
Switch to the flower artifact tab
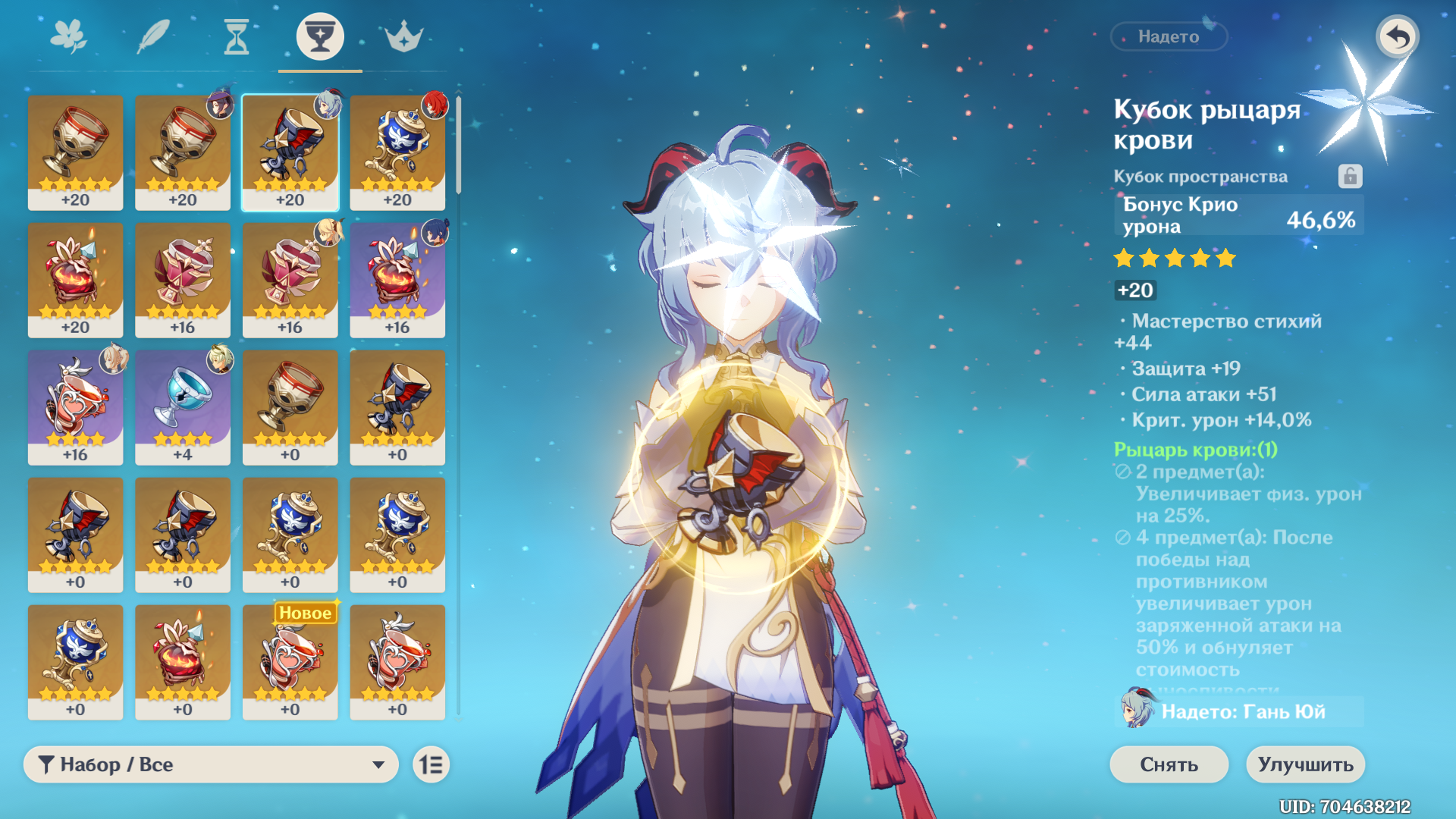(x=68, y=36)
